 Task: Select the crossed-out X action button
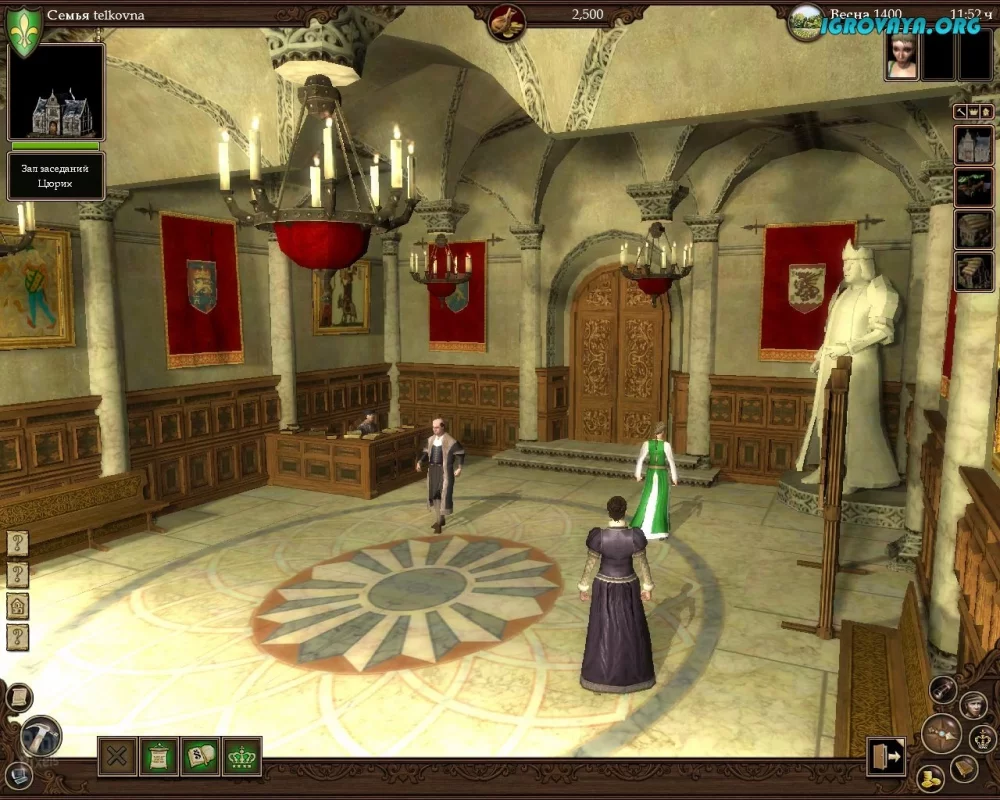(117, 756)
